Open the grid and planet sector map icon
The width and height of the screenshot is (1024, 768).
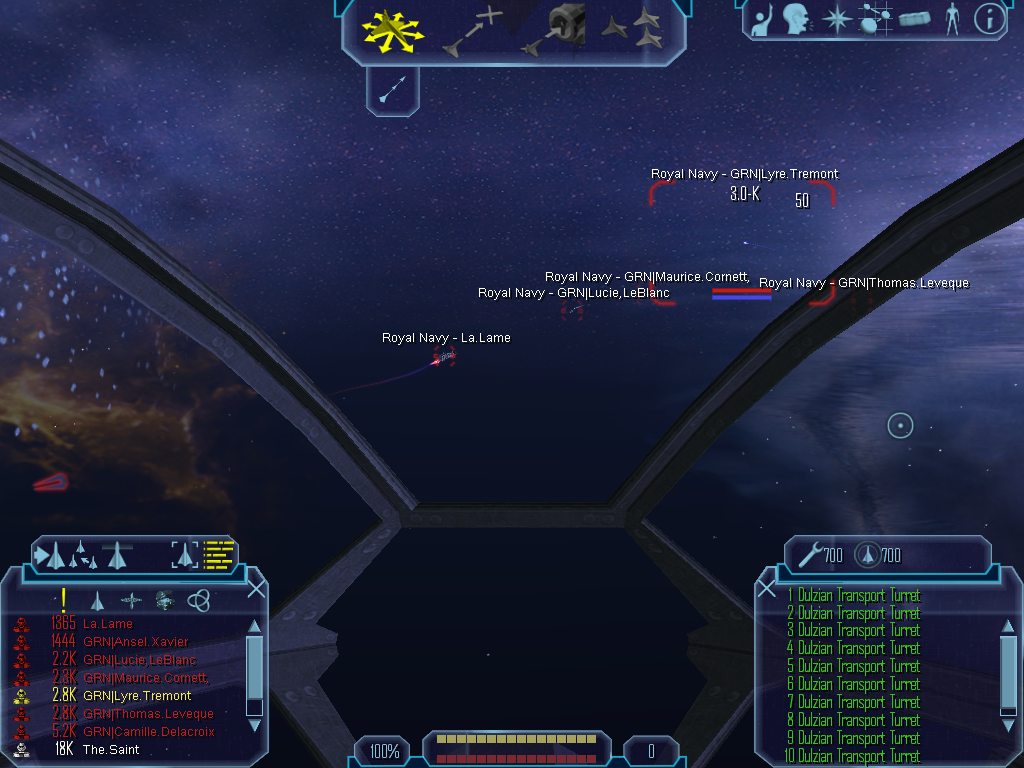[x=875, y=18]
